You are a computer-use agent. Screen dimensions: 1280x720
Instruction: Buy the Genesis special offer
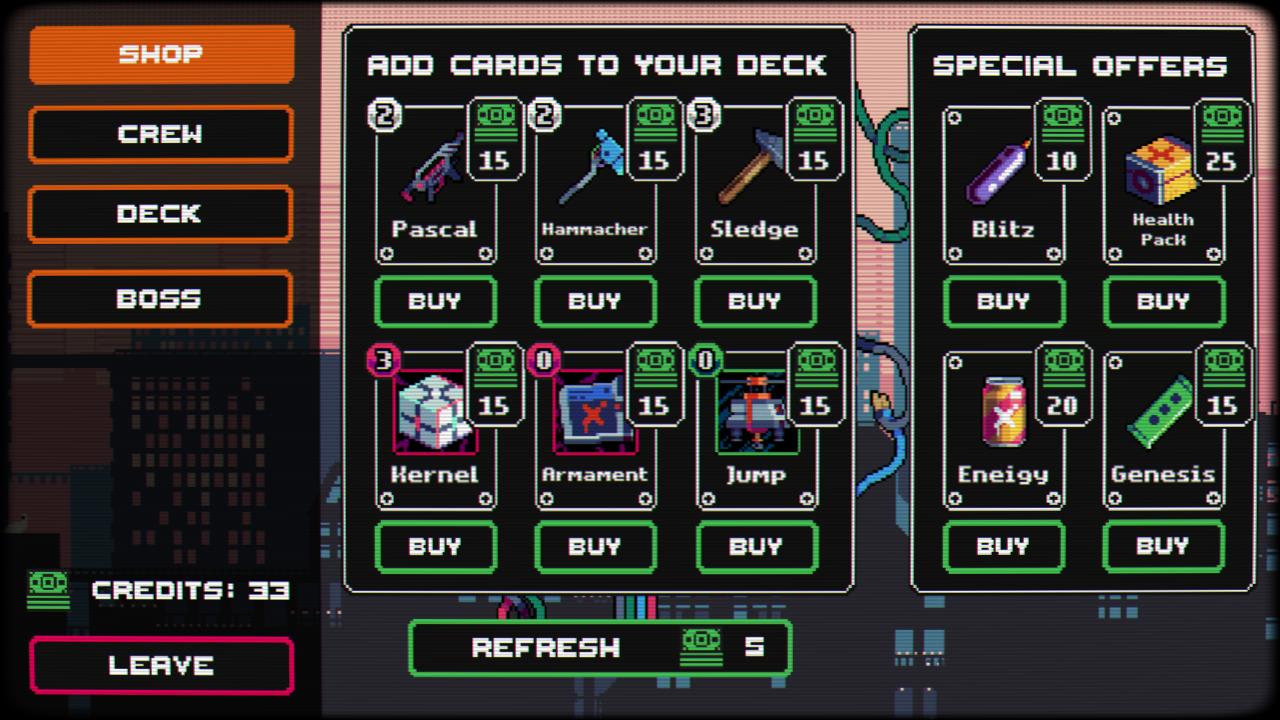pos(1163,547)
